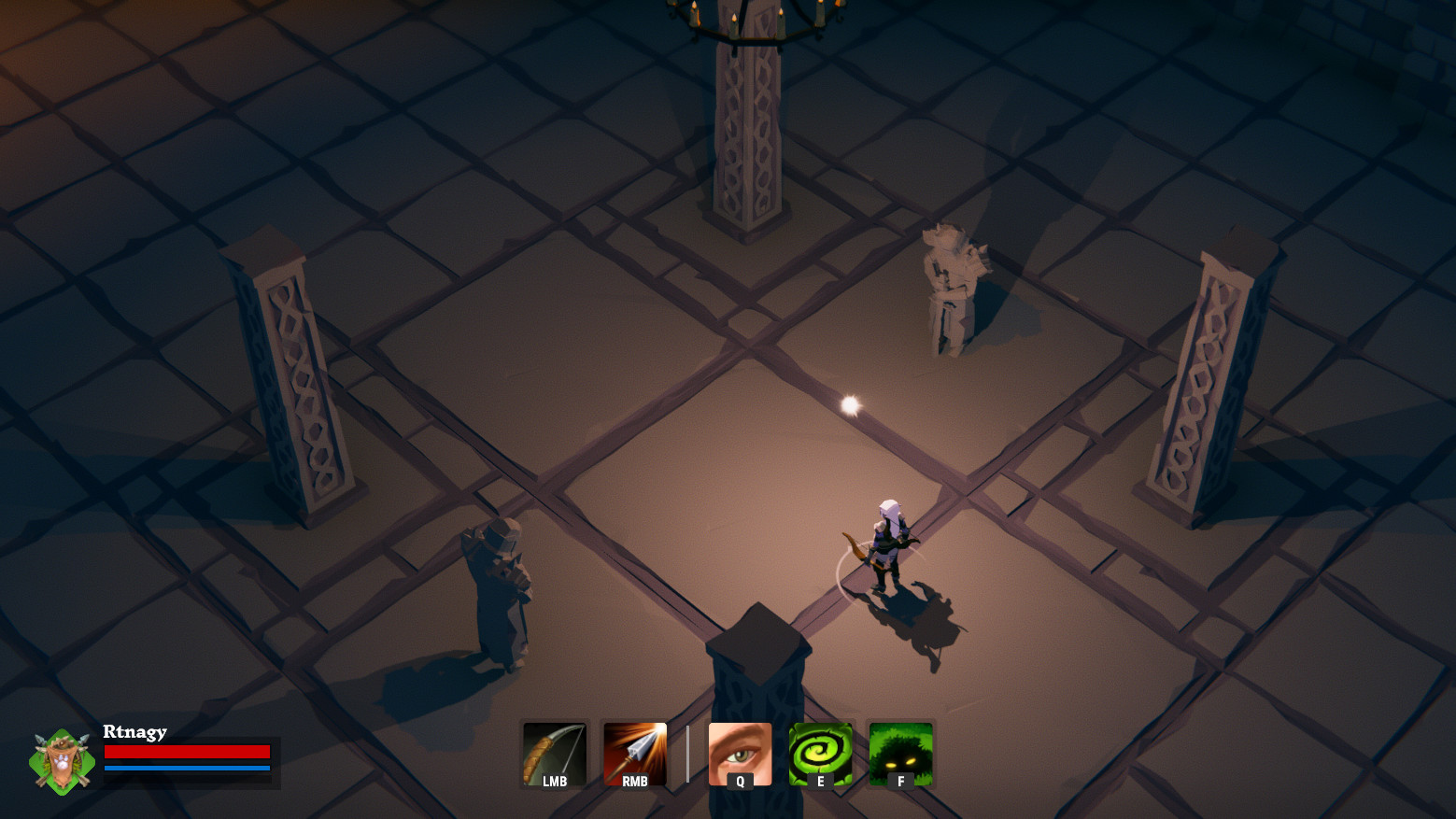Activate the piercing arrow ability on RMB

(x=635, y=755)
